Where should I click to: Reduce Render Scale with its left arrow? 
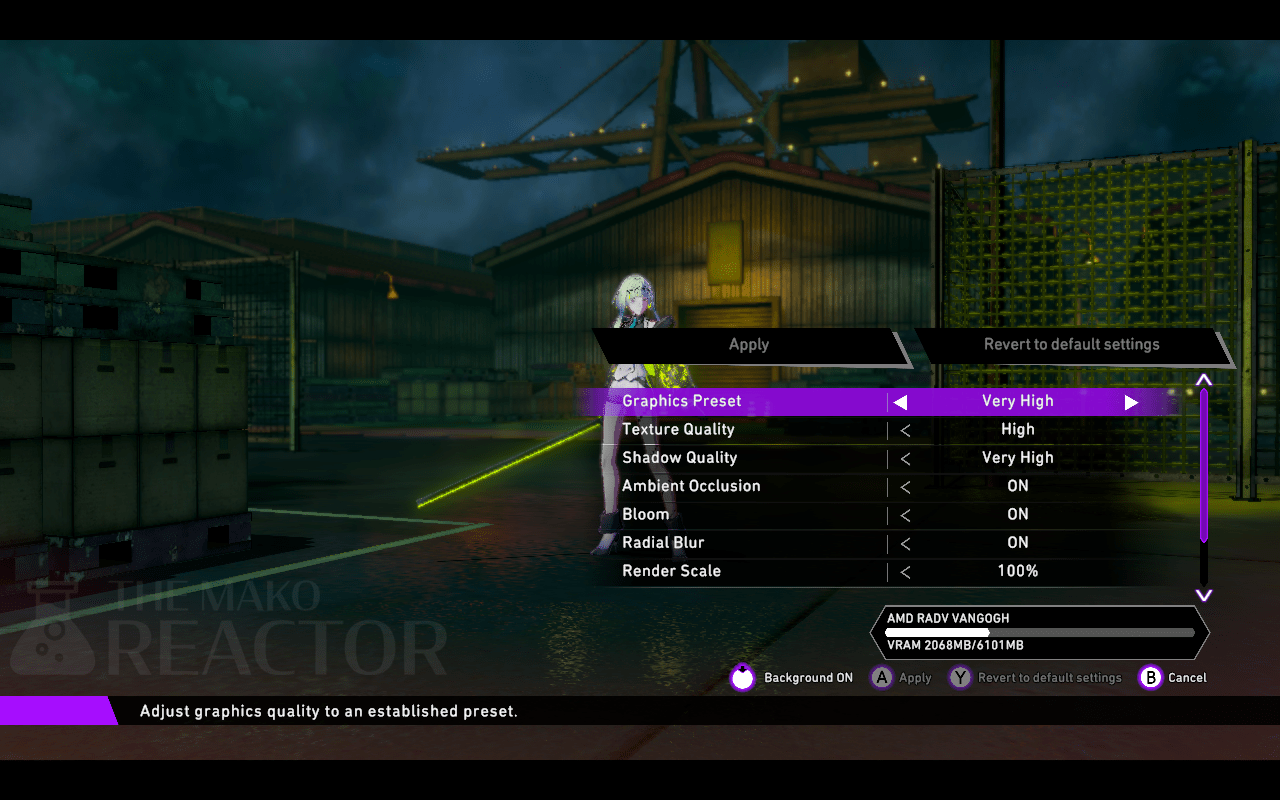(x=905, y=573)
